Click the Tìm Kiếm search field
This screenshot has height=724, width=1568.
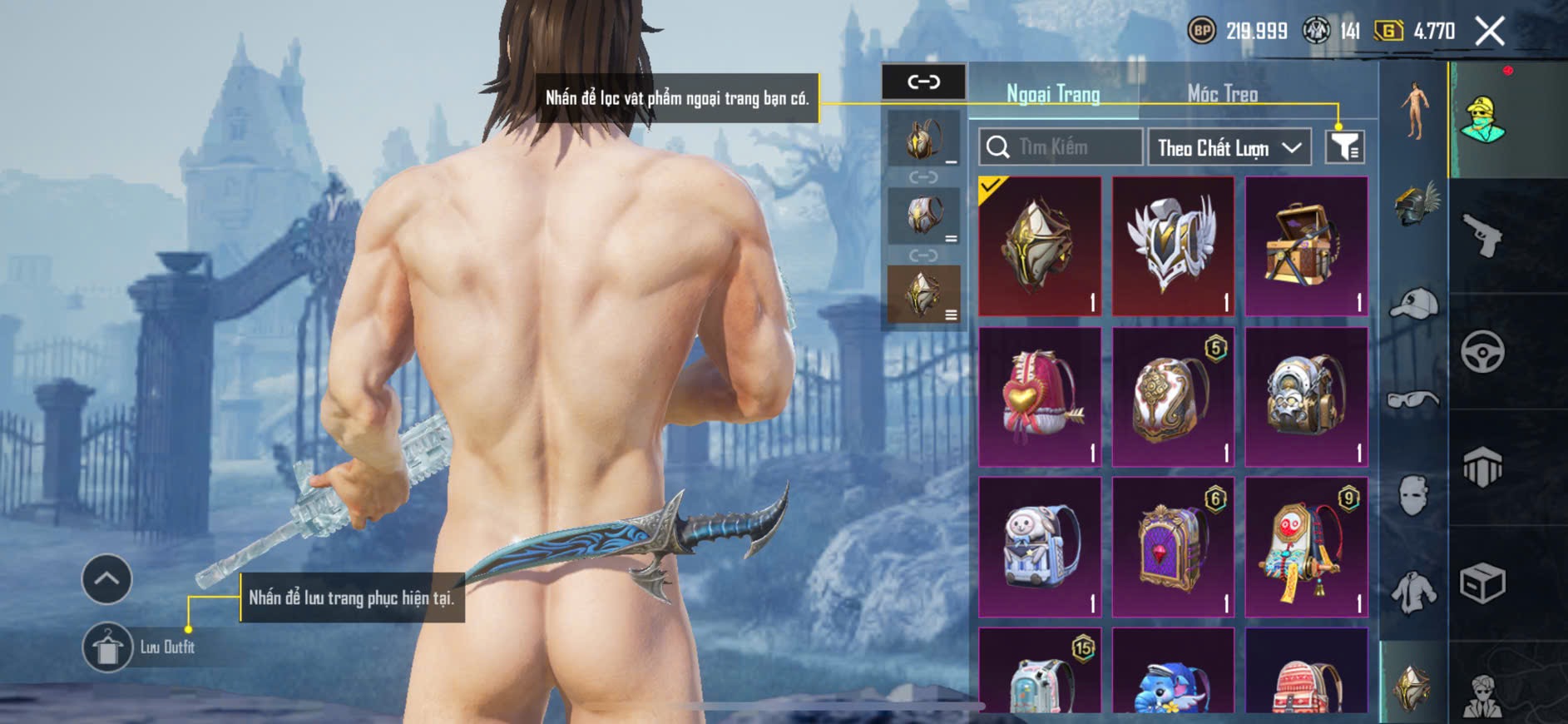tap(1060, 147)
